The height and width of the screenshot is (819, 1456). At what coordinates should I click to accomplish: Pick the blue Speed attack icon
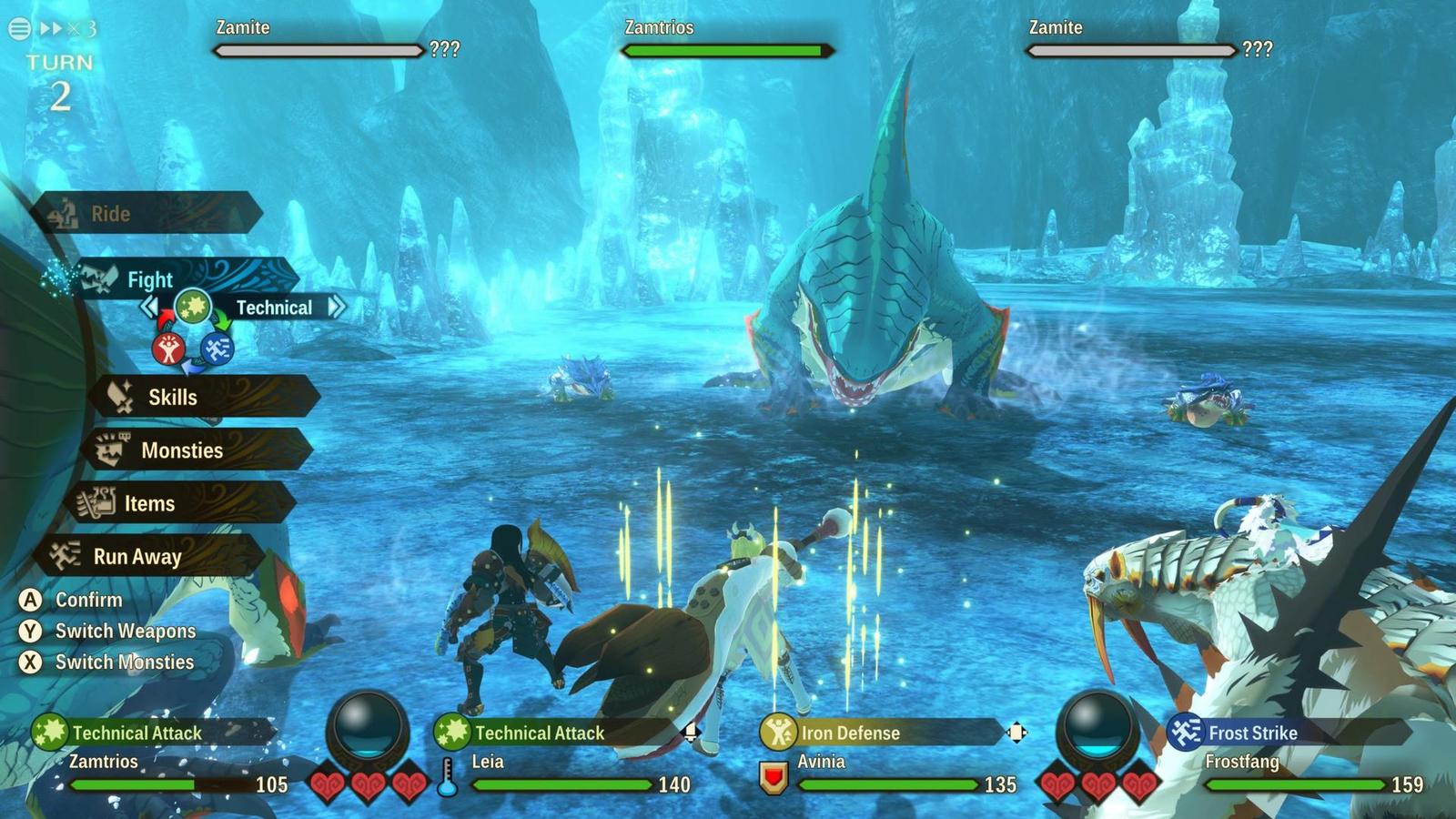[217, 349]
